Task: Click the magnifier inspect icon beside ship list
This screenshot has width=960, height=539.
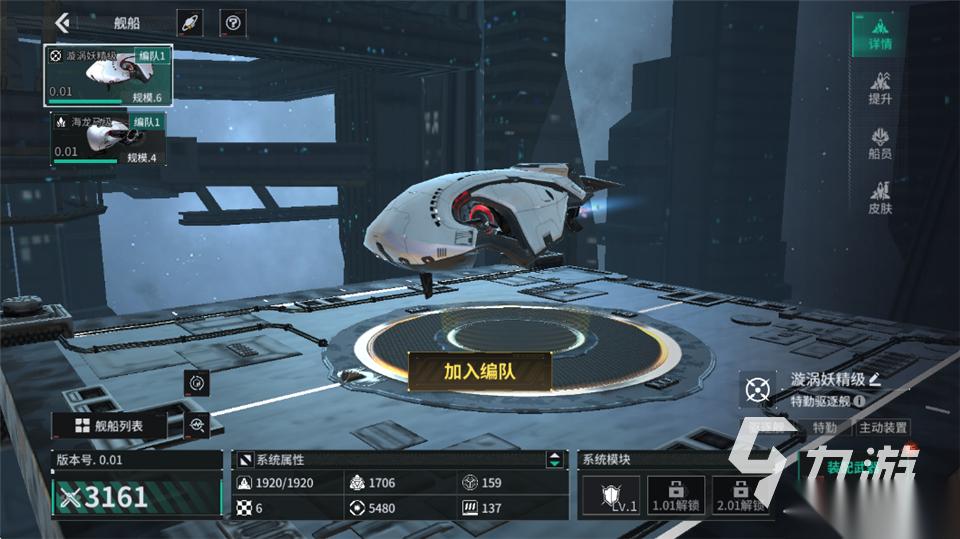Action: (x=197, y=426)
